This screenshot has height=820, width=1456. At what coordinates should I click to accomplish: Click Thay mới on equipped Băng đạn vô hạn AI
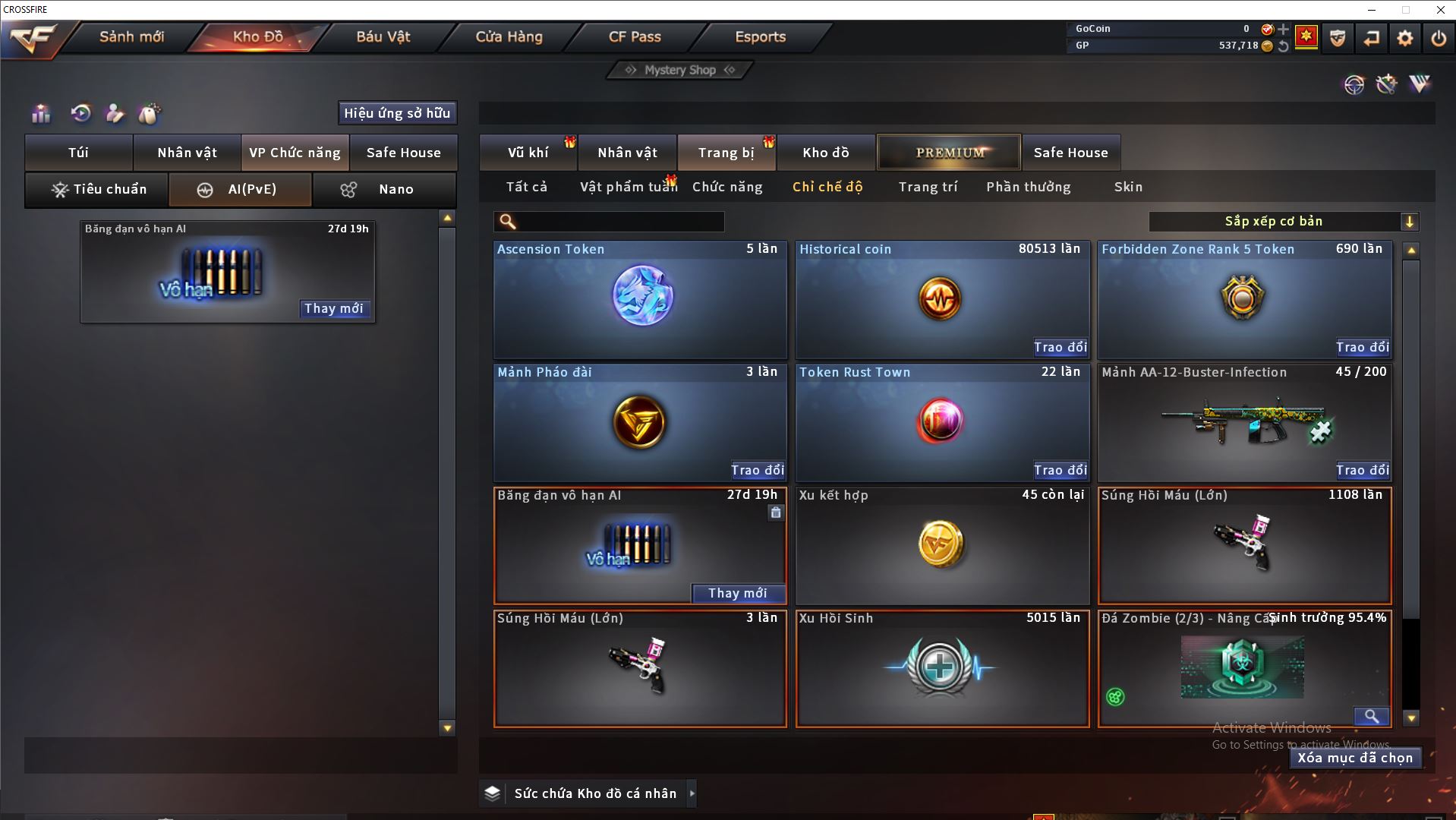333,309
